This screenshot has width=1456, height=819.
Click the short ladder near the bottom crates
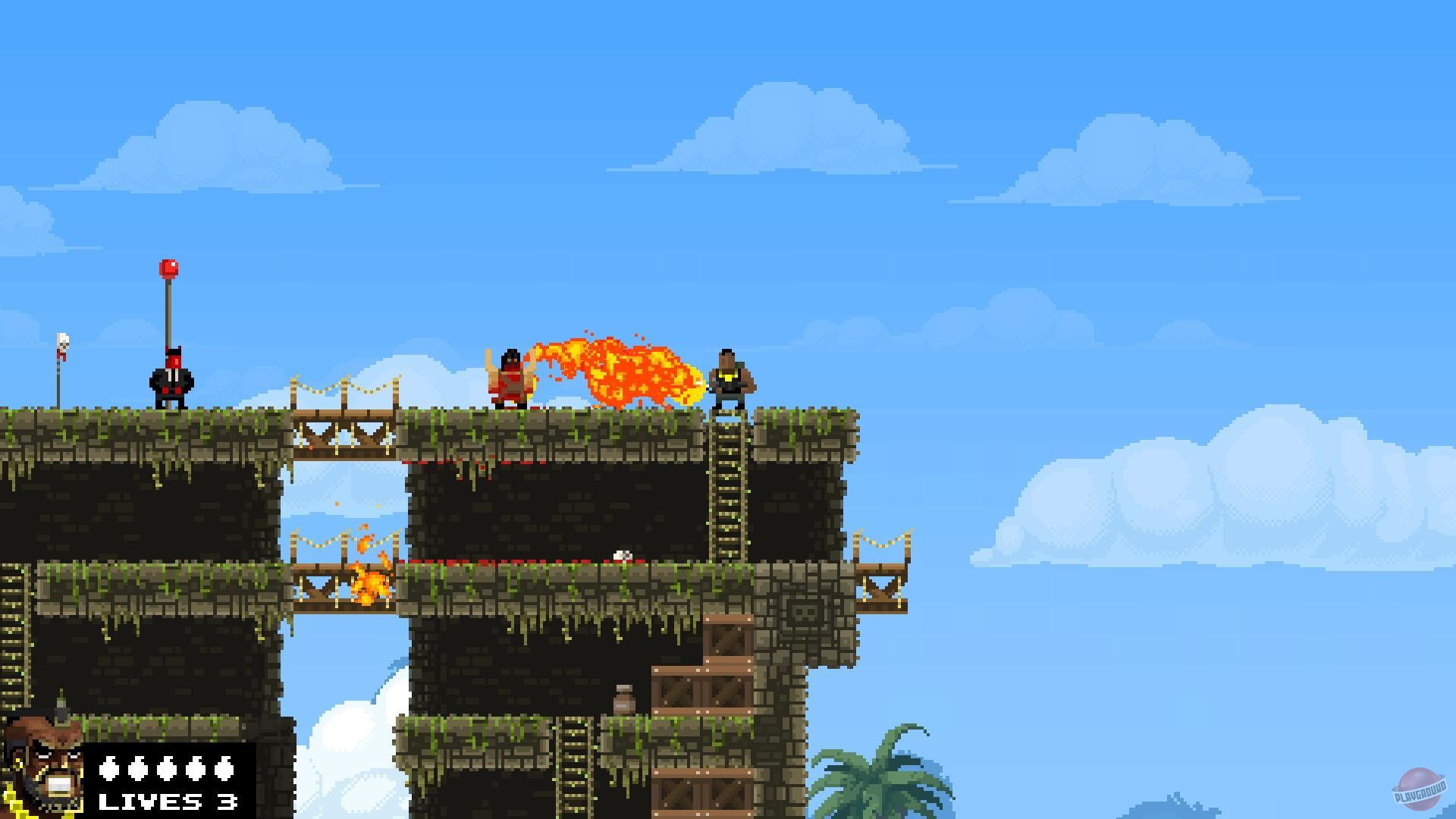coord(574,762)
